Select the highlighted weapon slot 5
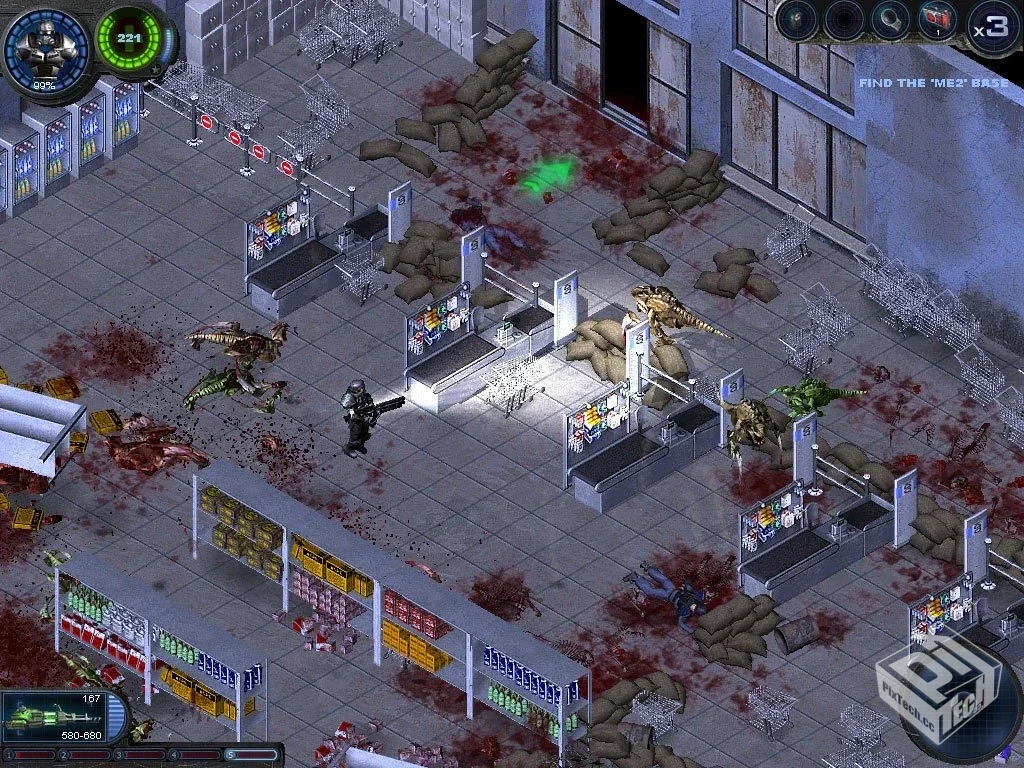Image resolution: width=1024 pixels, height=768 pixels. tap(252, 755)
